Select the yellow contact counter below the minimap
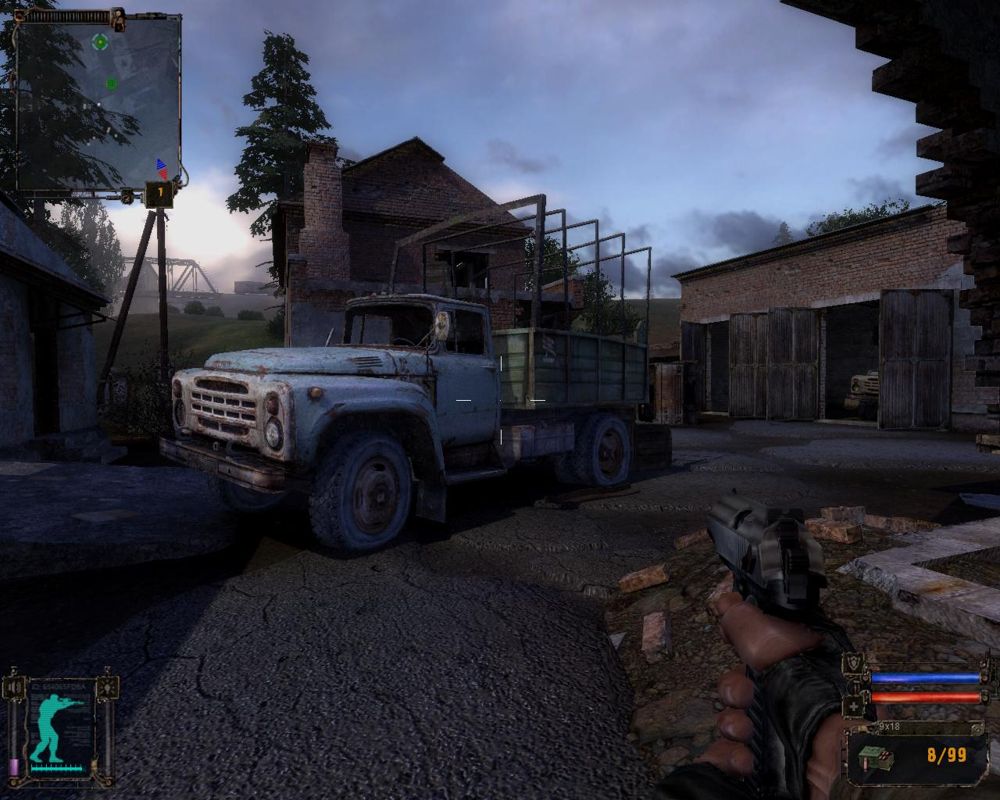The width and height of the screenshot is (1000, 800). [x=158, y=195]
